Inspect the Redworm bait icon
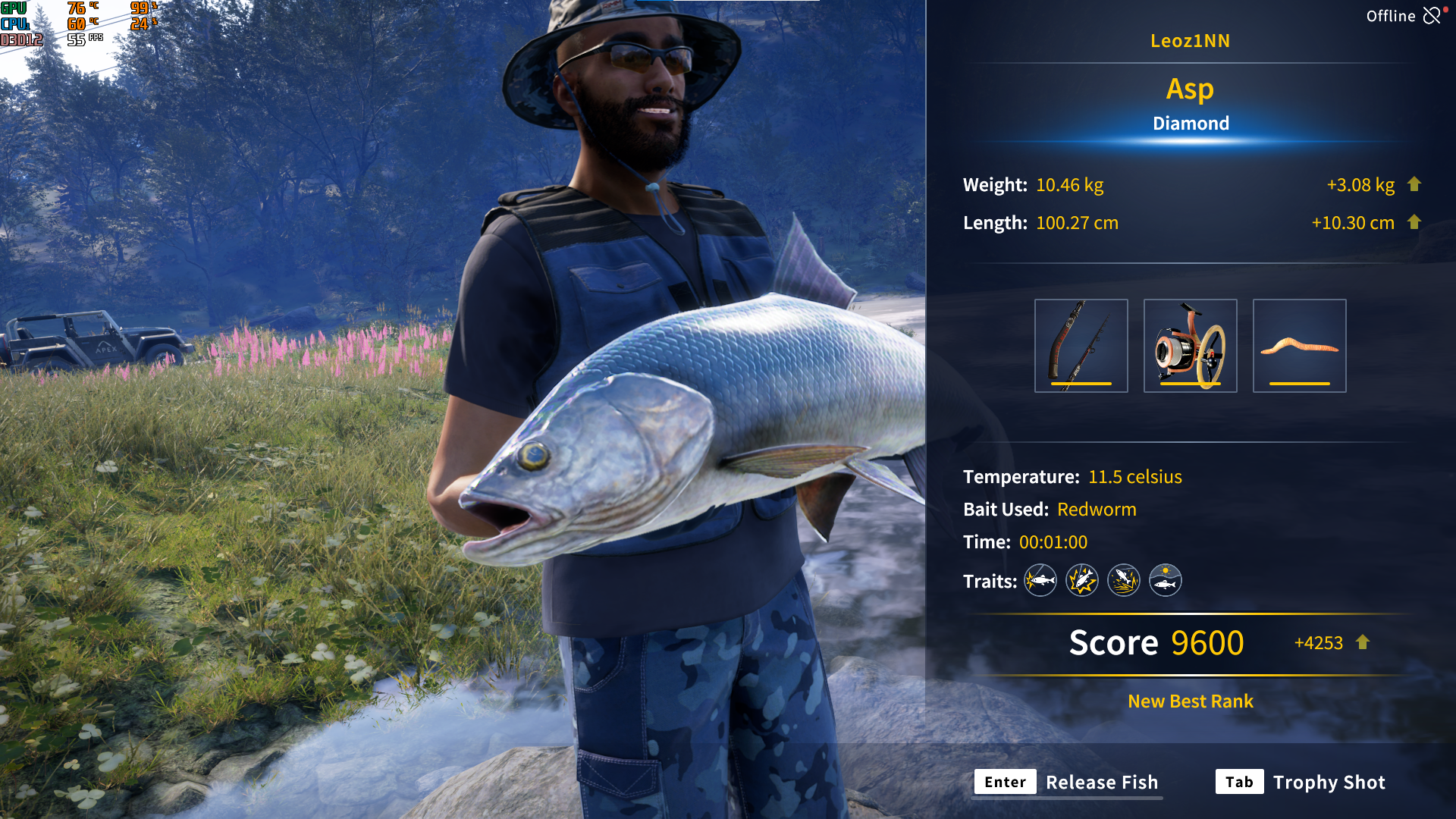This screenshot has height=819, width=1456. coord(1299,345)
